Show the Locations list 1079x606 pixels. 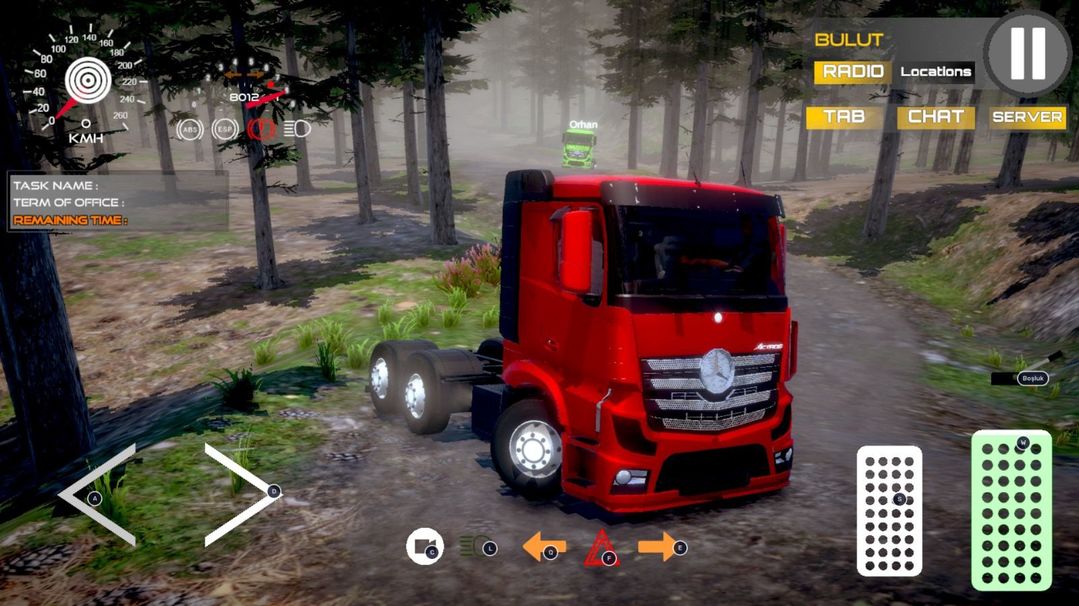pos(935,72)
